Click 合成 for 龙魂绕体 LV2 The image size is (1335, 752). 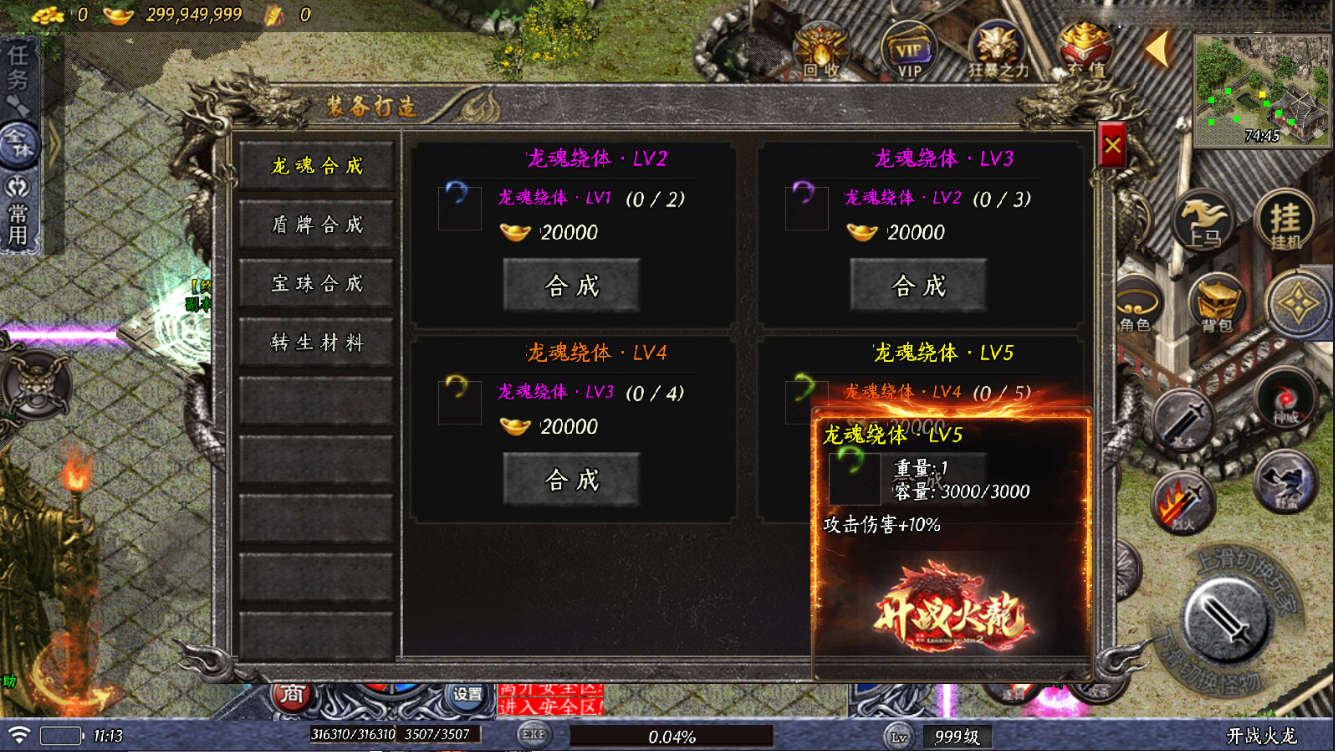[571, 286]
